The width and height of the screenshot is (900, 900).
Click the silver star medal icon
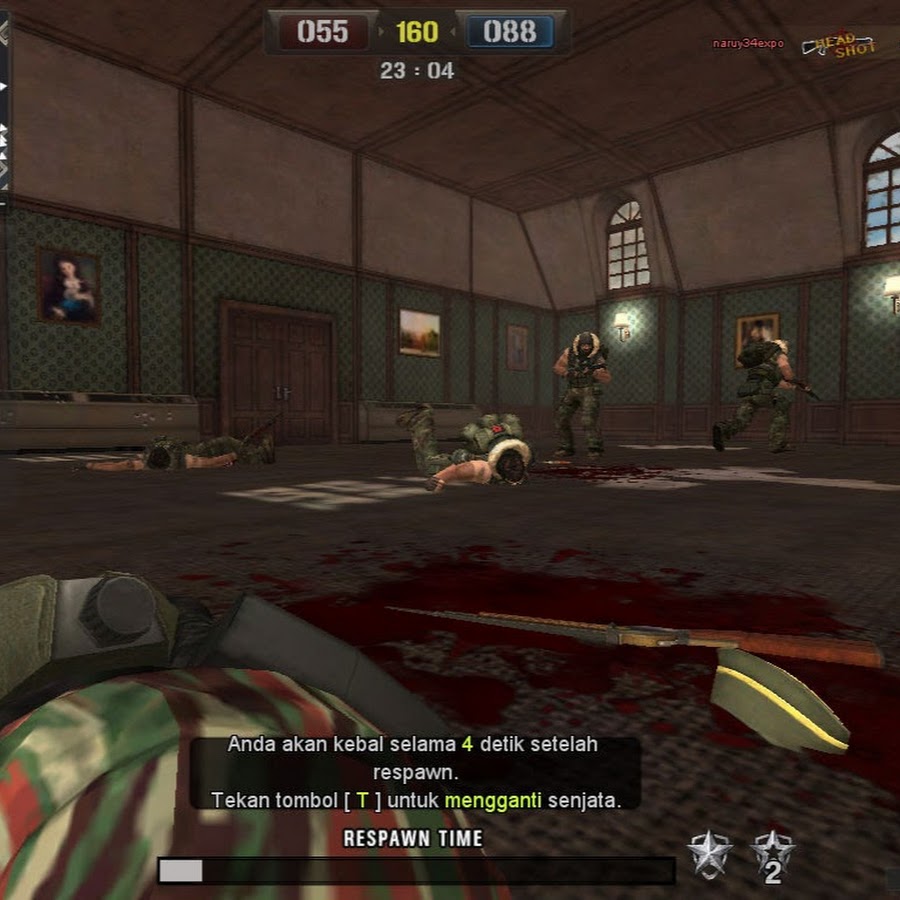pyautogui.click(x=709, y=854)
